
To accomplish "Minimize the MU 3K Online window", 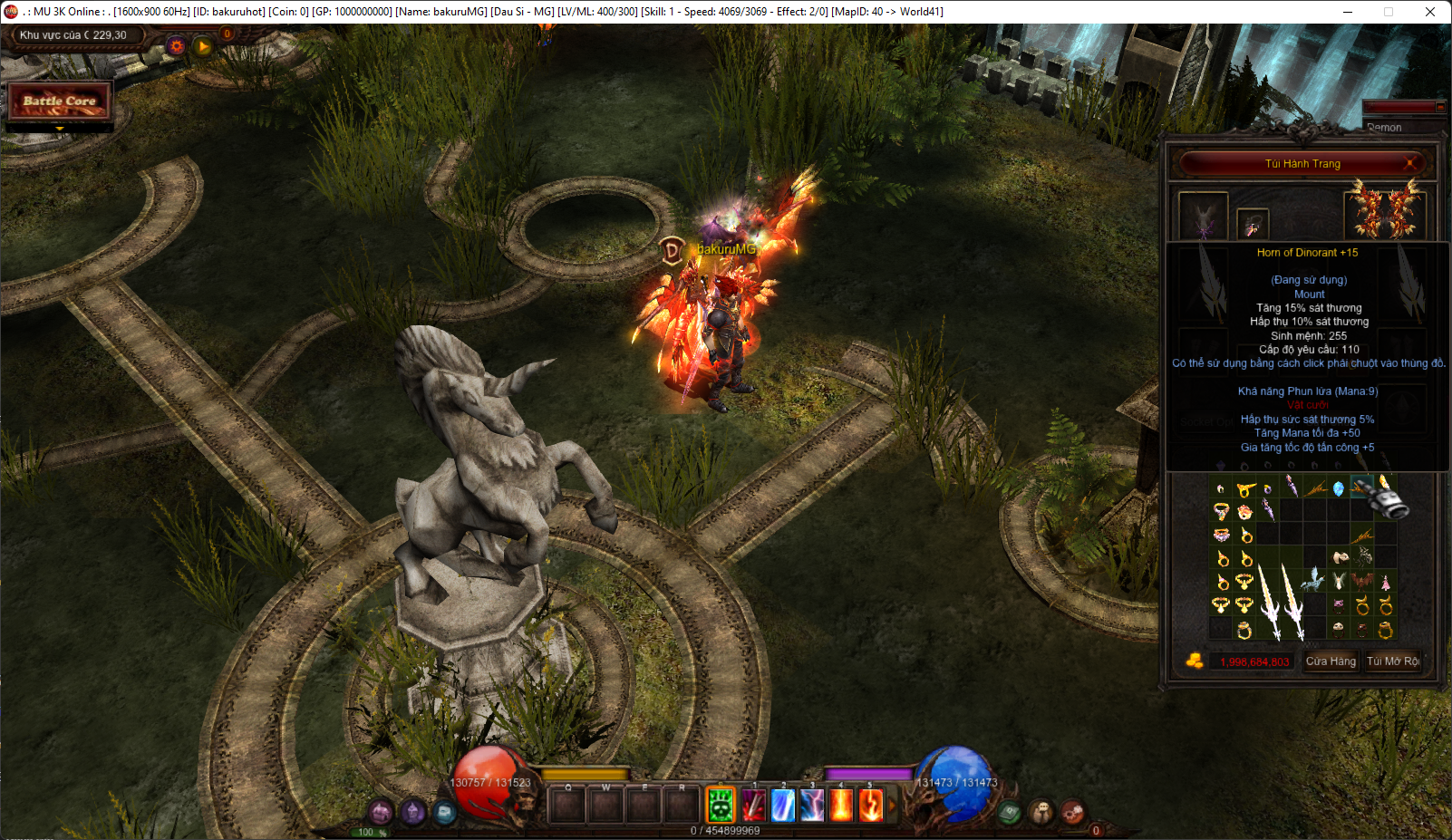I will [1347, 12].
